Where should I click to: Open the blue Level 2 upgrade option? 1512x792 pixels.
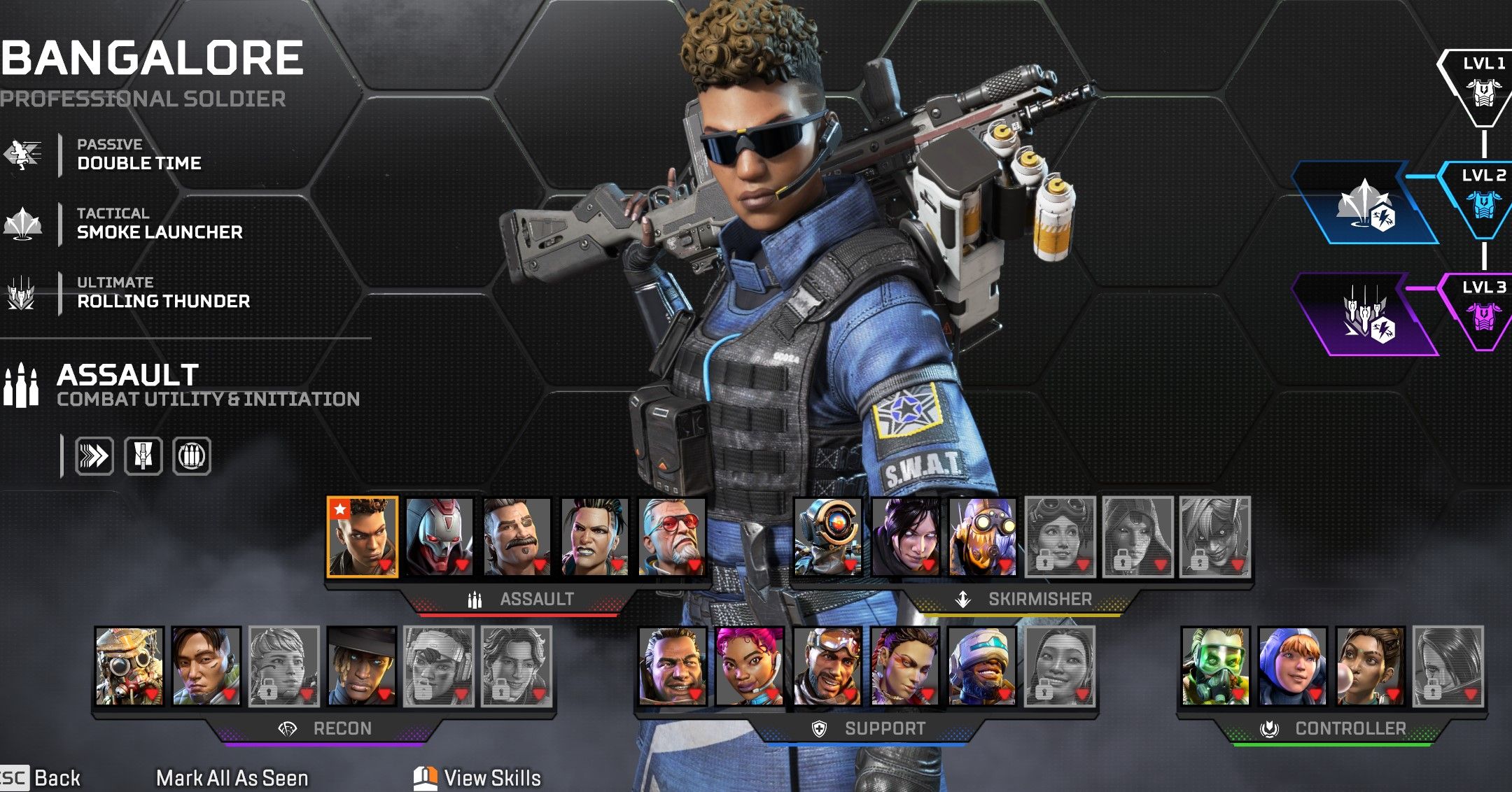point(1364,204)
